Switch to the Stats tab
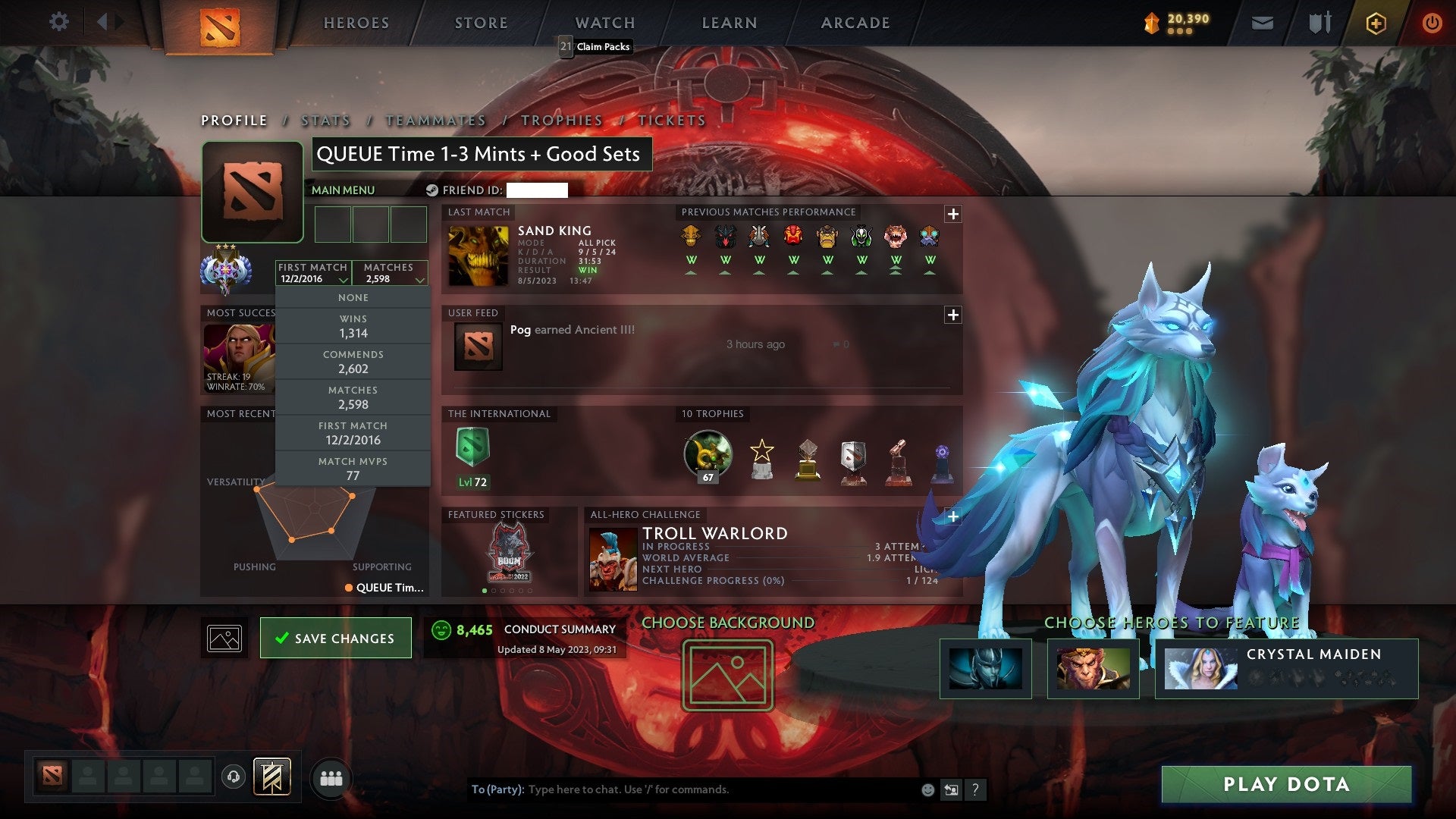The height and width of the screenshot is (819, 1456). pos(325,120)
